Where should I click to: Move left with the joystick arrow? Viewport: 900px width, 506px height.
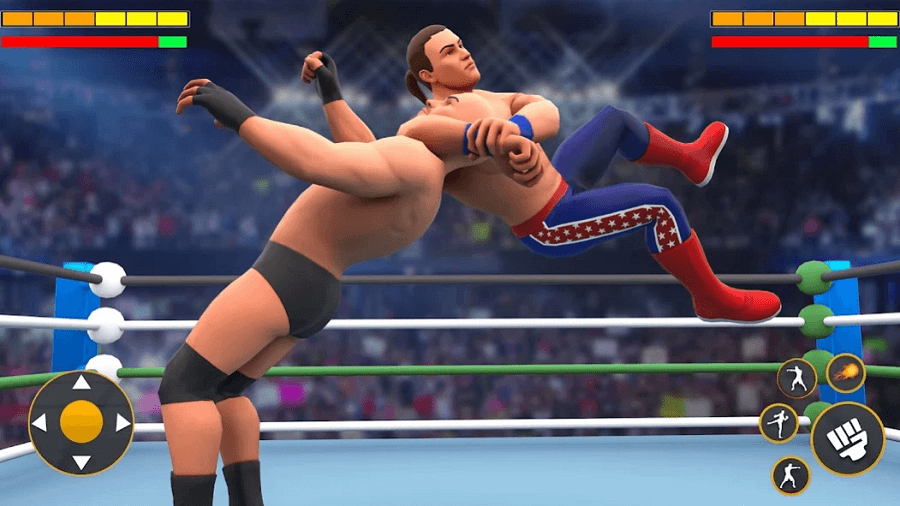click(x=40, y=422)
